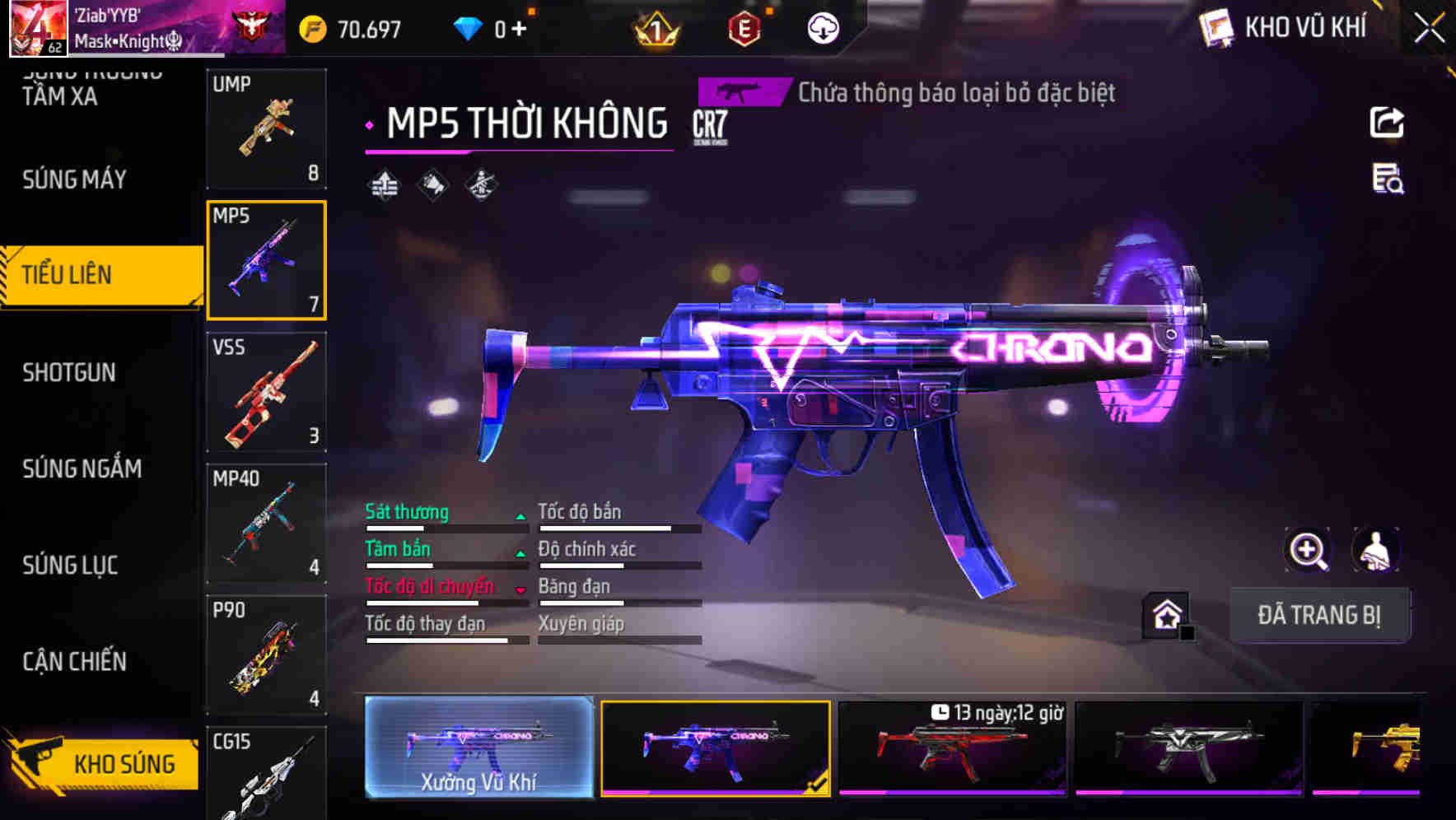Switch to the SHOTGUN category tab

point(66,373)
